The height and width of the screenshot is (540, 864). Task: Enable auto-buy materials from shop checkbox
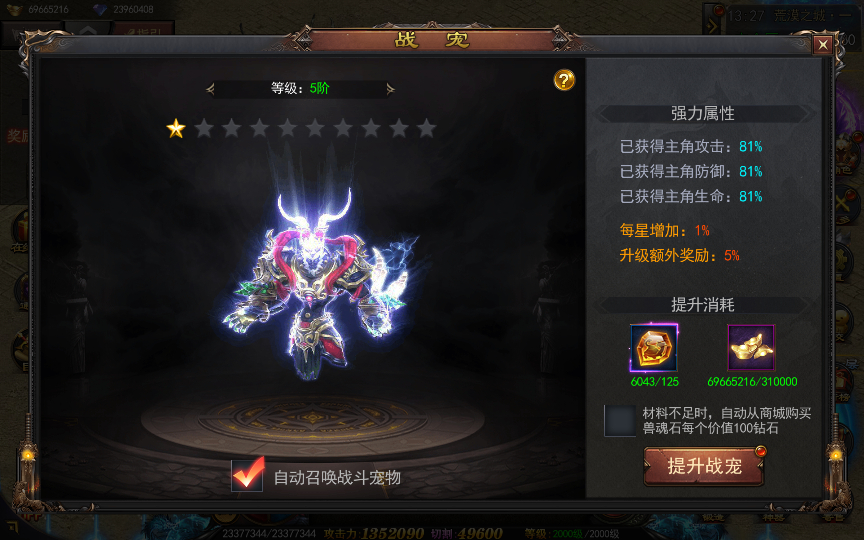click(620, 420)
